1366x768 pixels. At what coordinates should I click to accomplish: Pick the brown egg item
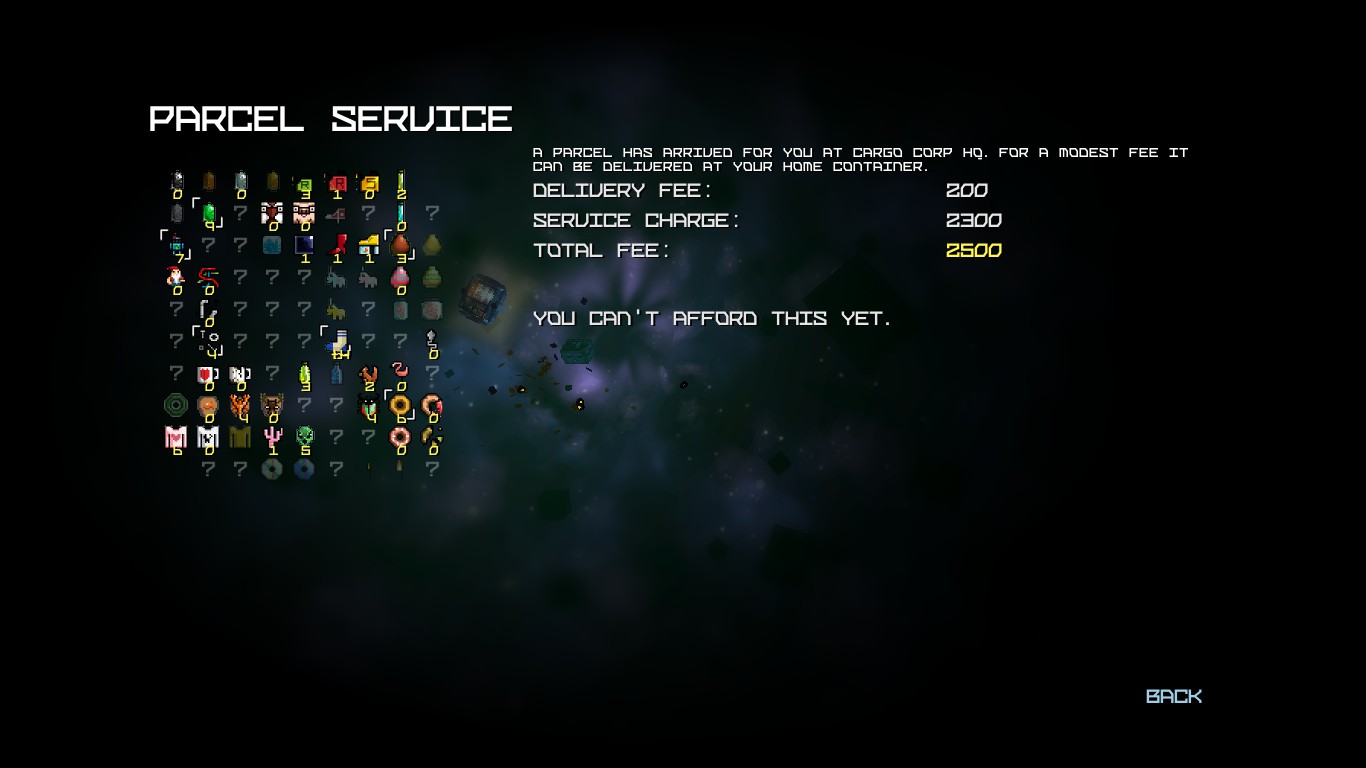[x=400, y=244]
